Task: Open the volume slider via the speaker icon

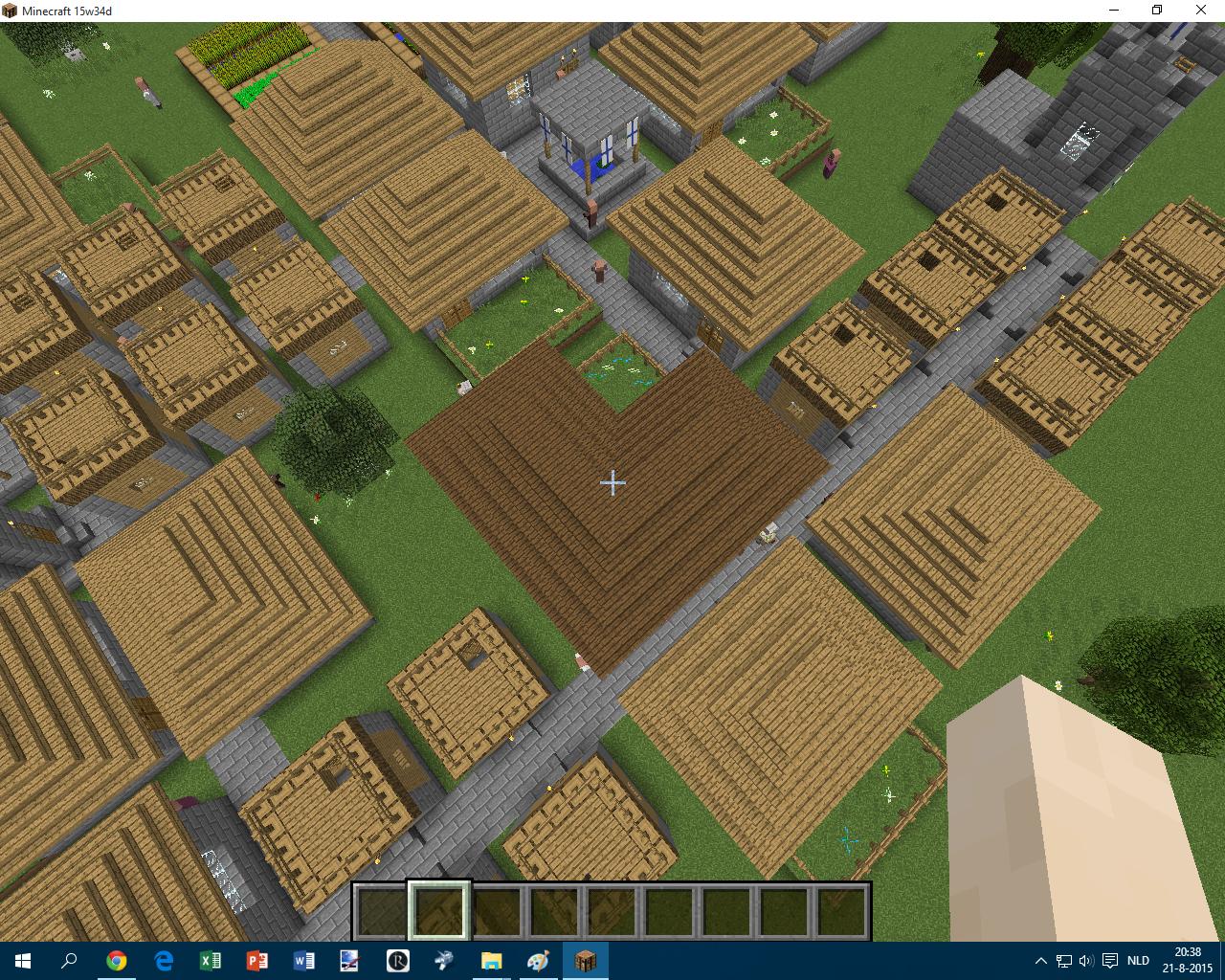Action: [1086, 960]
